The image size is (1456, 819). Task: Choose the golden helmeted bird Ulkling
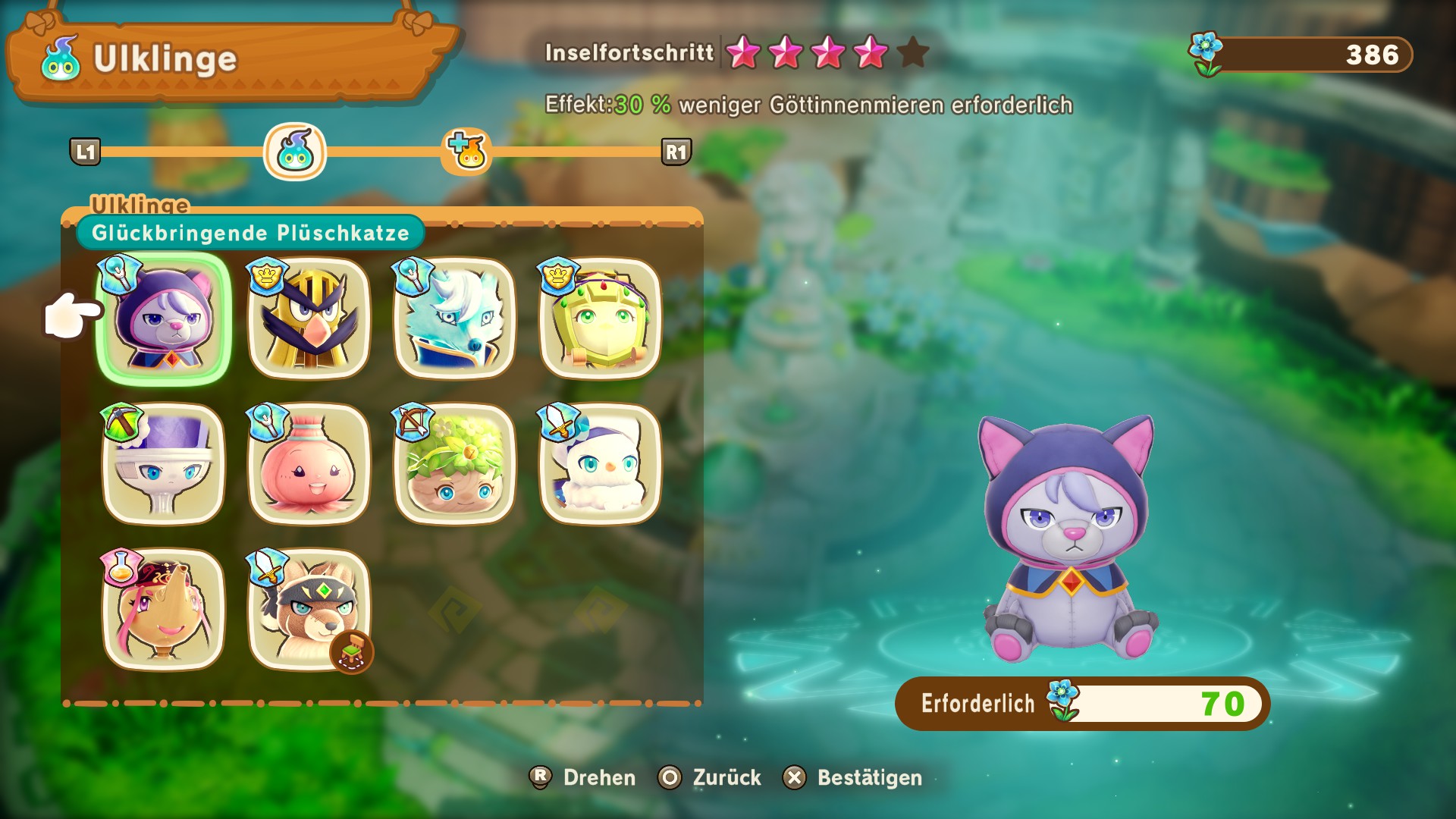tap(309, 319)
